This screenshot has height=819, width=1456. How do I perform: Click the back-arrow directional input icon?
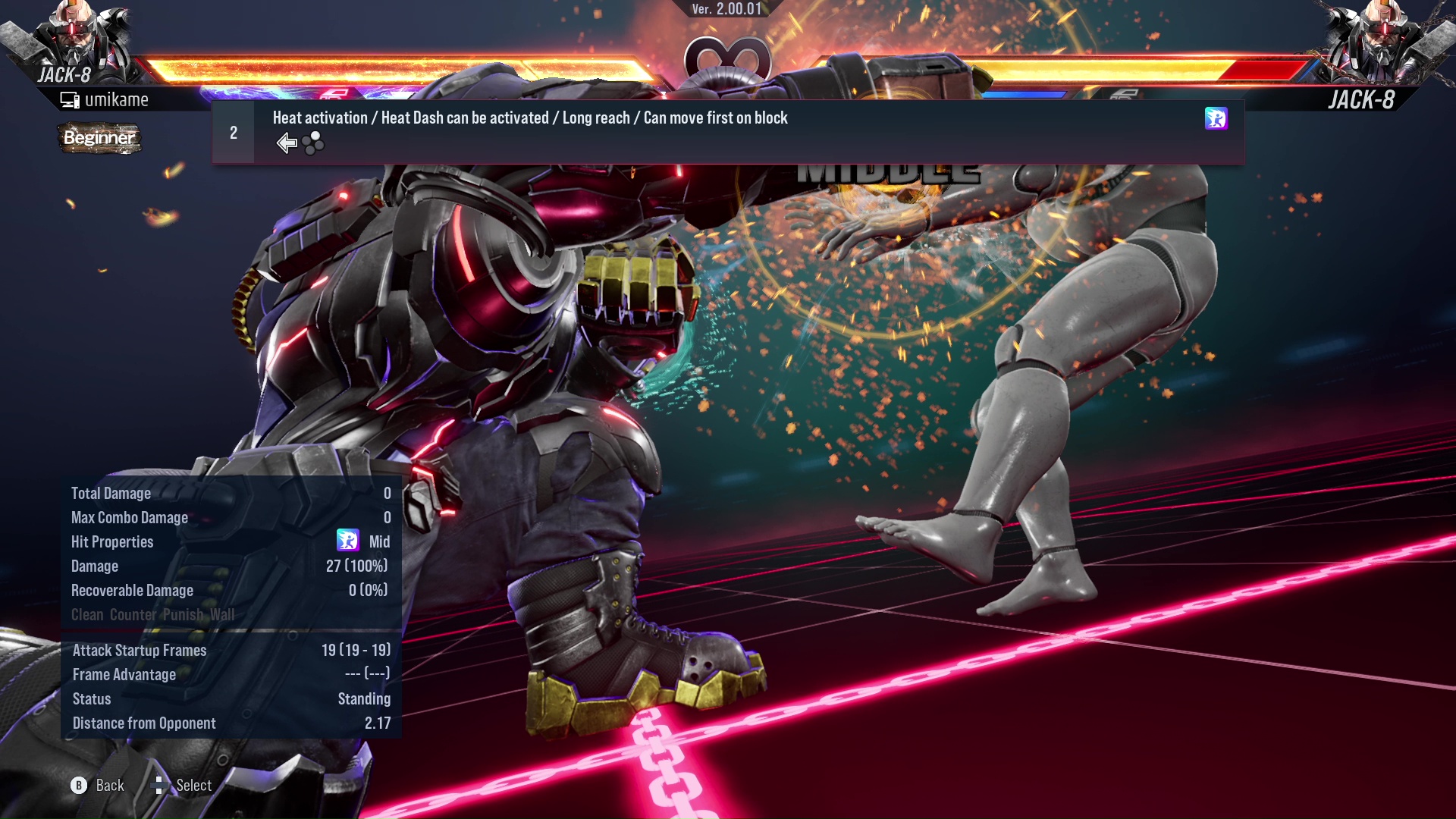pyautogui.click(x=286, y=142)
